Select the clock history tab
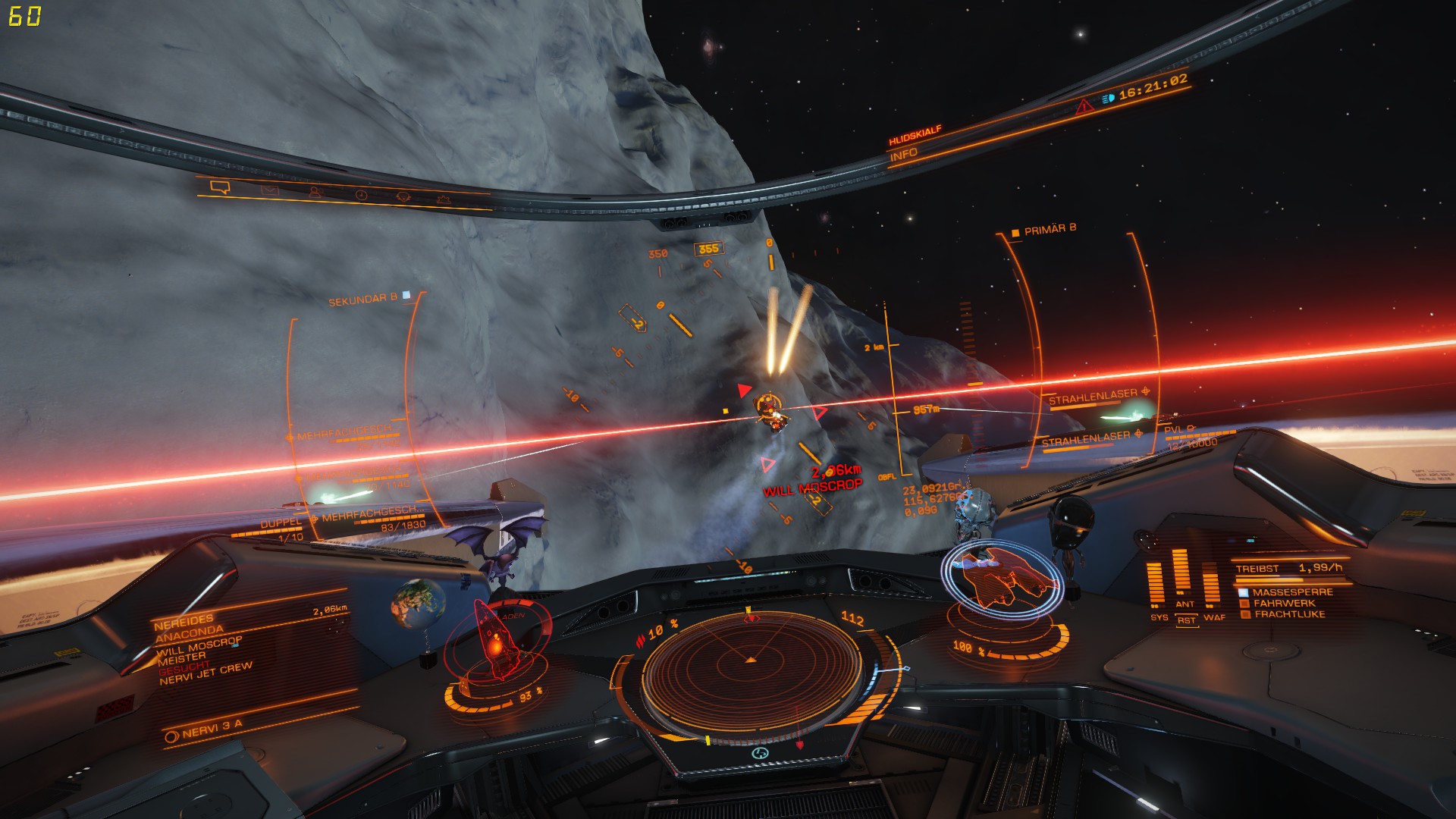Image resolution: width=1456 pixels, height=819 pixels. coord(361,195)
